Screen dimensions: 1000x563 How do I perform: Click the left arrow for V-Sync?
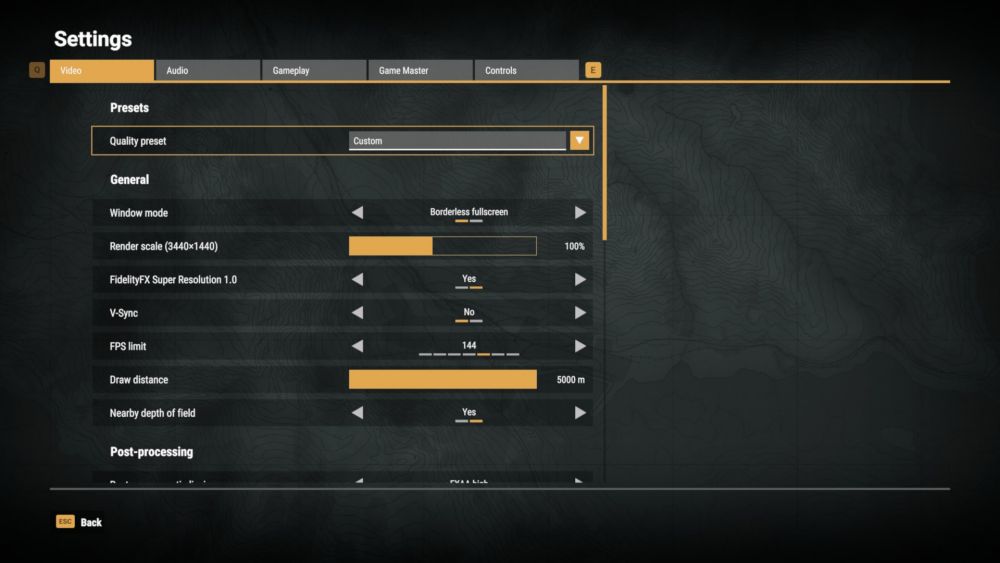coord(358,313)
